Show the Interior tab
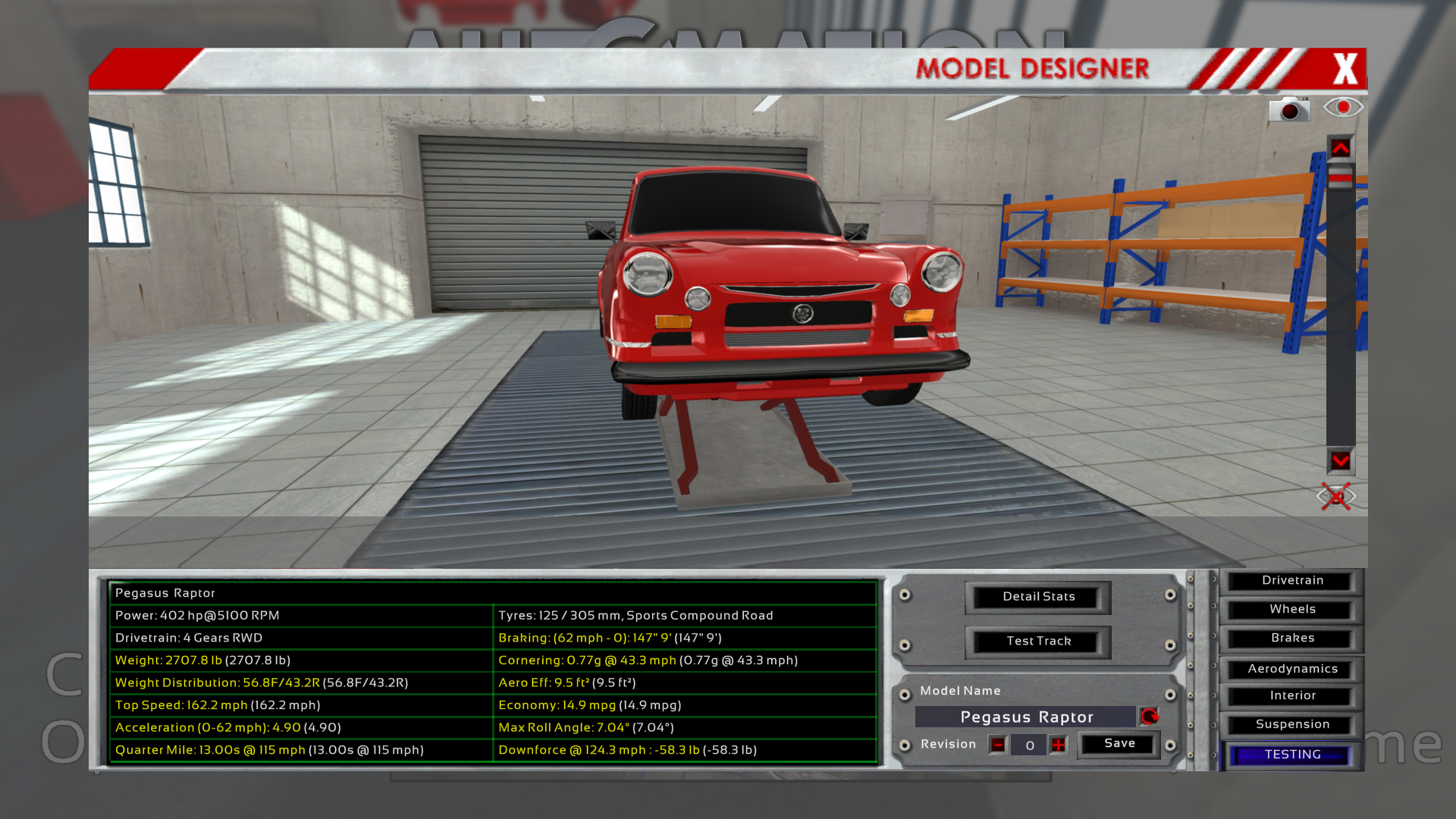This screenshot has width=1456, height=819. pos(1292,696)
